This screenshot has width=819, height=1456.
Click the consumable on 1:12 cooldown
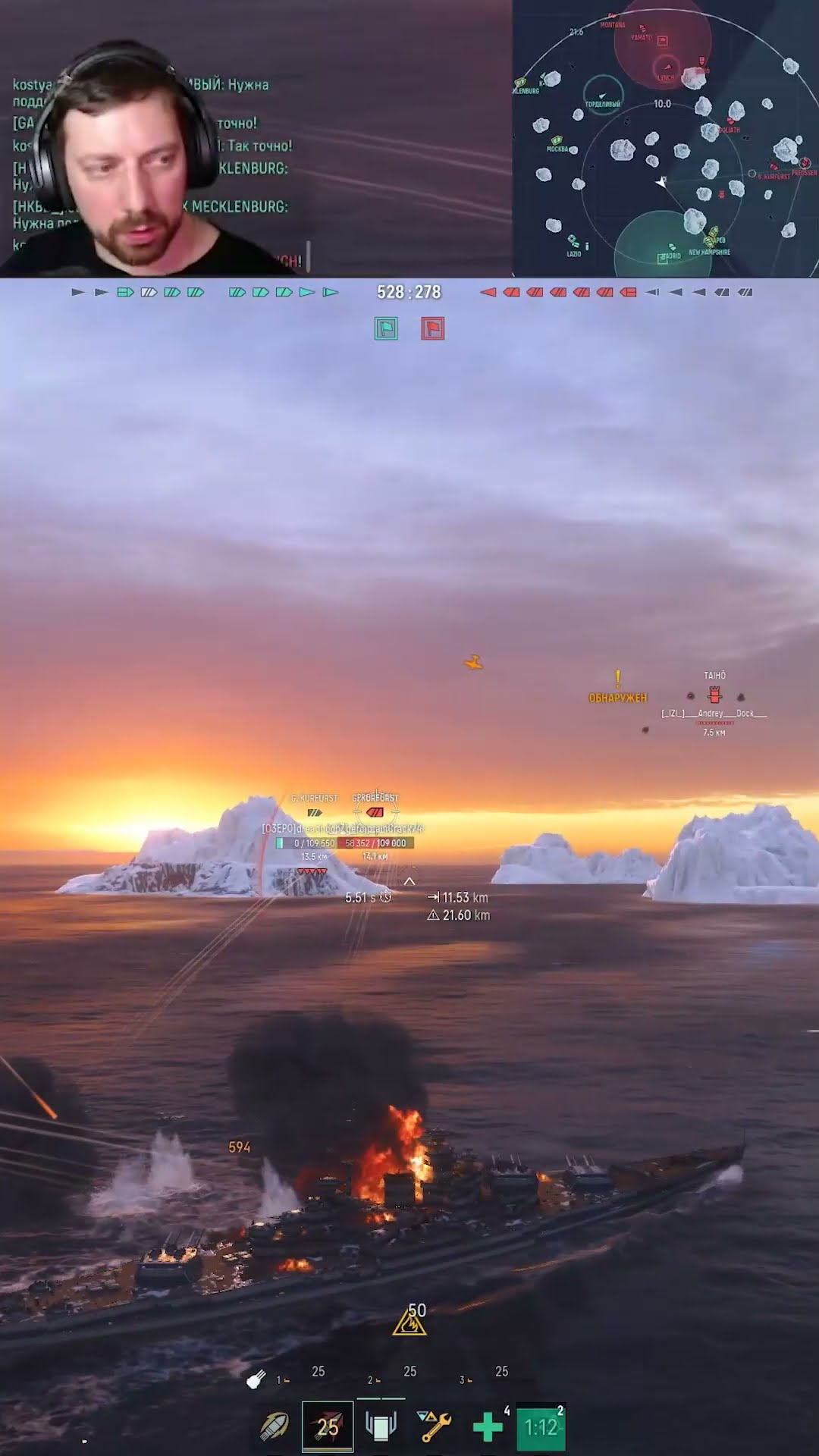(541, 1427)
